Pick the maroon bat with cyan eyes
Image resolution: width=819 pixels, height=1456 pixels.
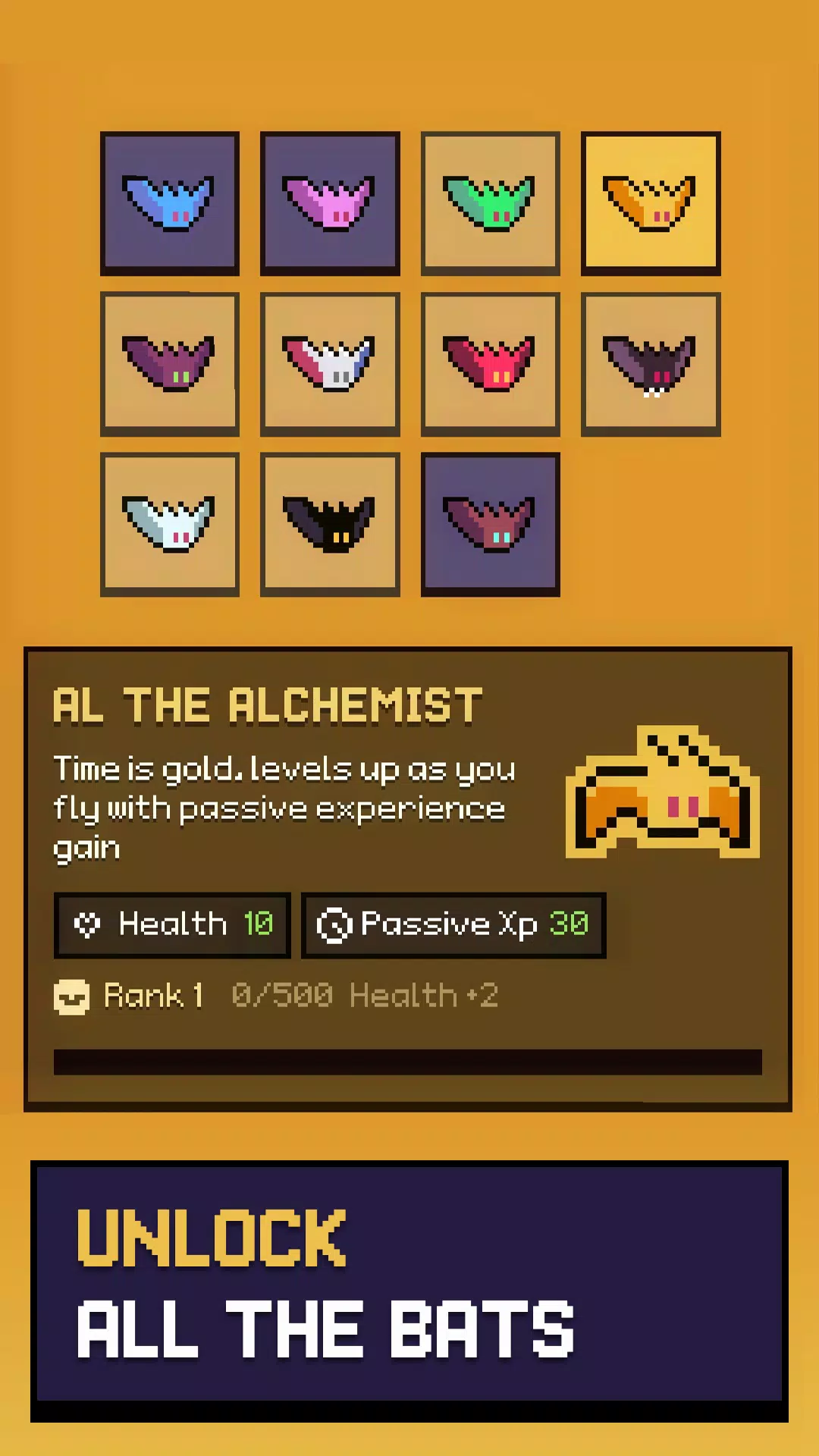click(x=491, y=524)
